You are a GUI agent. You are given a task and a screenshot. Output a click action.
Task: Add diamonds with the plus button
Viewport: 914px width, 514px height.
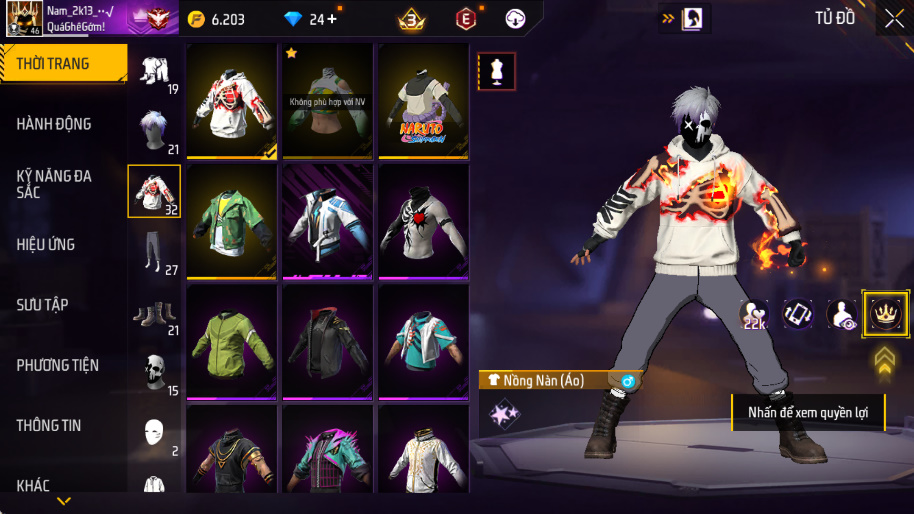pyautogui.click(x=331, y=19)
